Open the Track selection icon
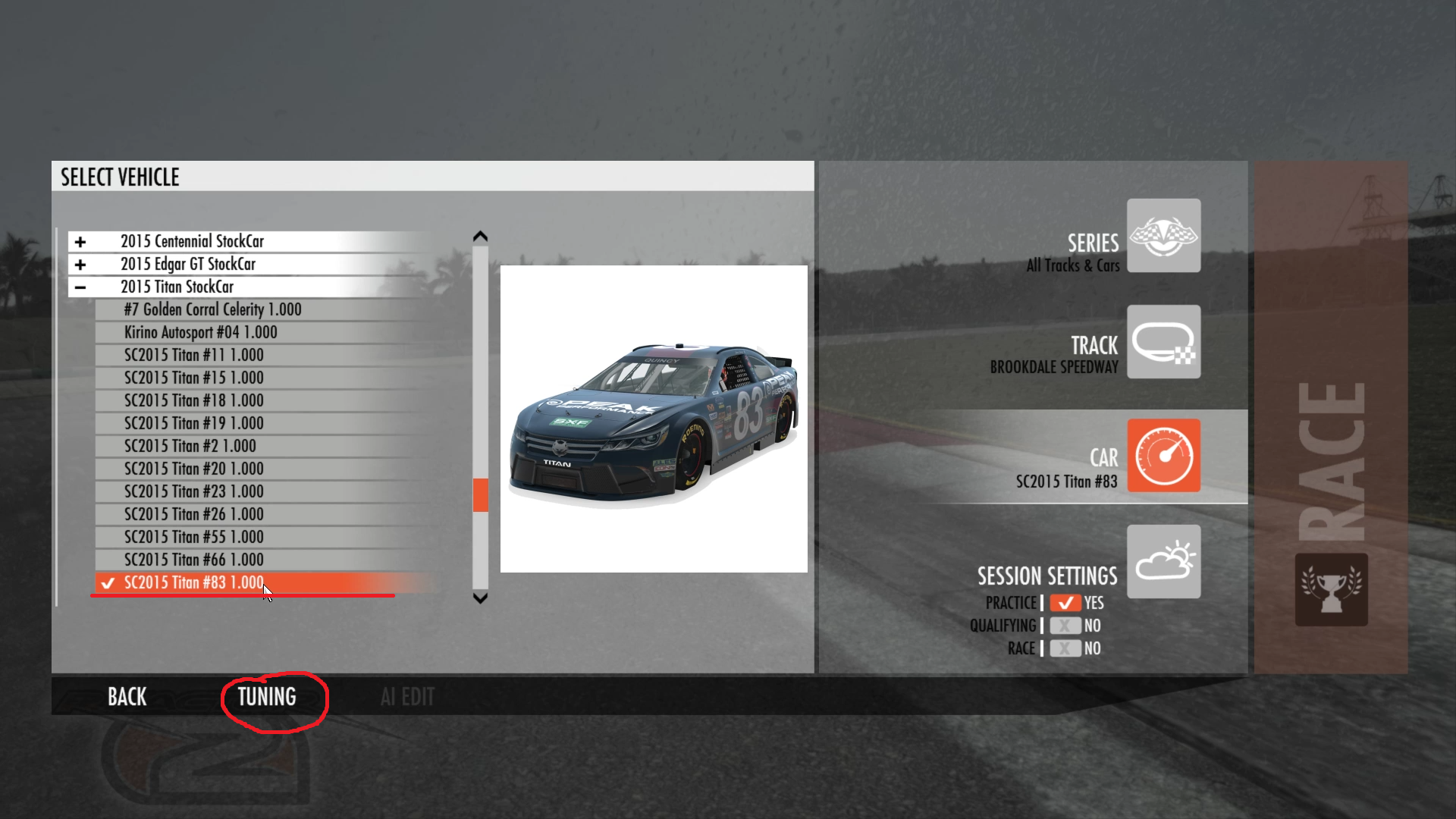The height and width of the screenshot is (819, 1456). 1163,342
